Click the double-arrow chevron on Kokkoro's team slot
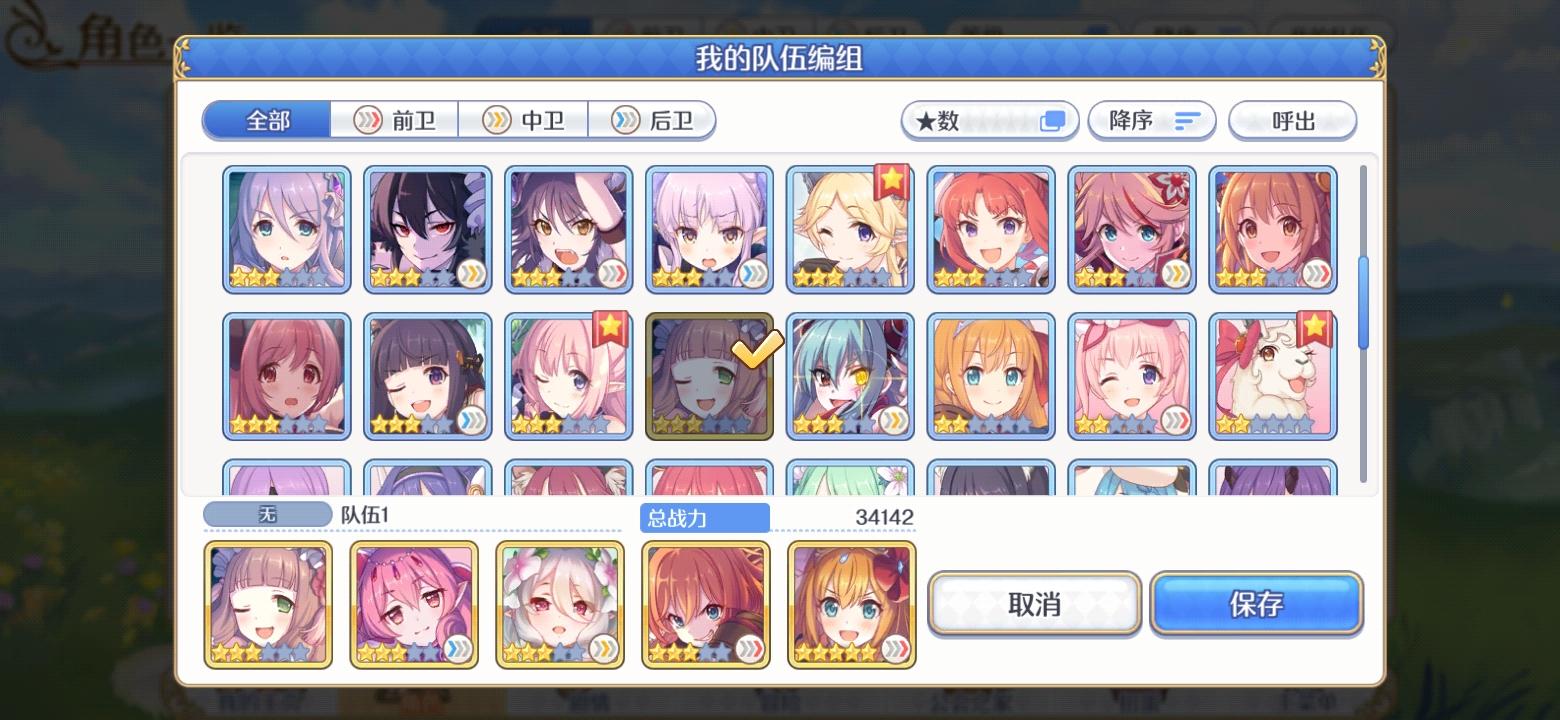This screenshot has width=1560, height=720. pyautogui.click(x=604, y=650)
